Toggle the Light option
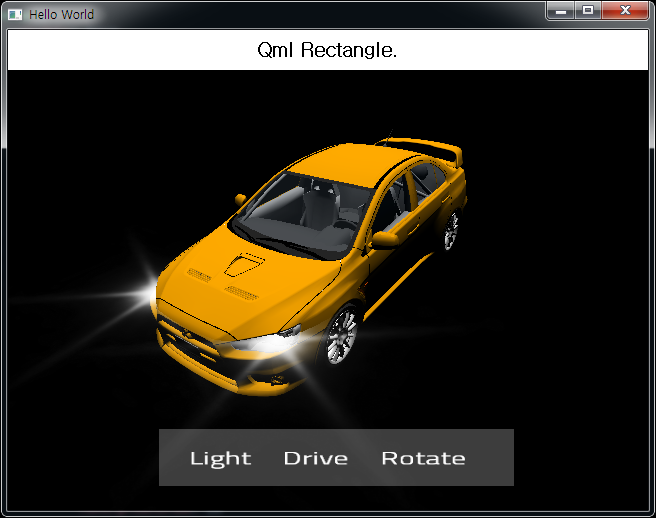656x518 pixels. pyautogui.click(x=220, y=458)
